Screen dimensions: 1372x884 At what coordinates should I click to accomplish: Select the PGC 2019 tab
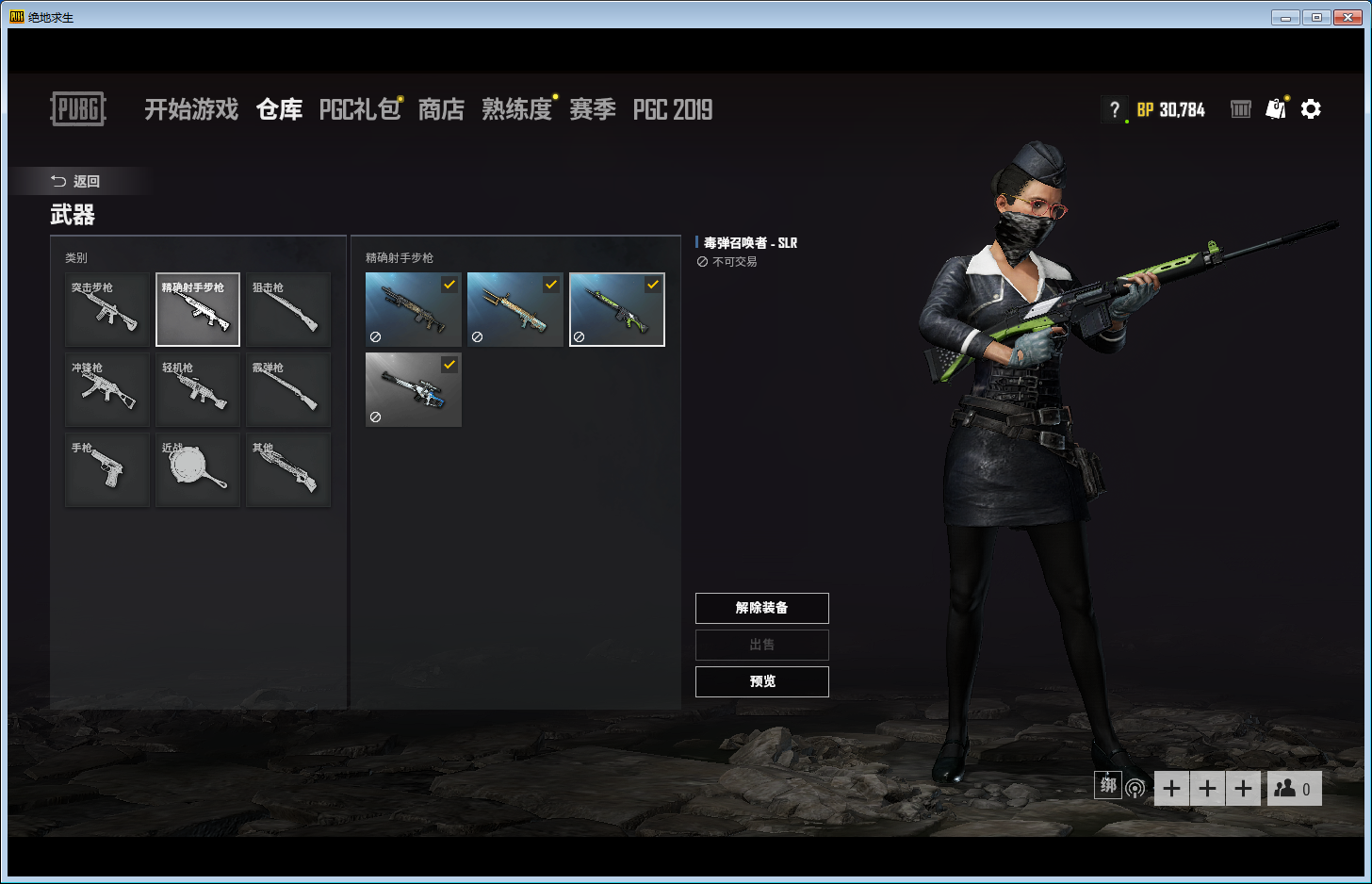click(x=673, y=109)
